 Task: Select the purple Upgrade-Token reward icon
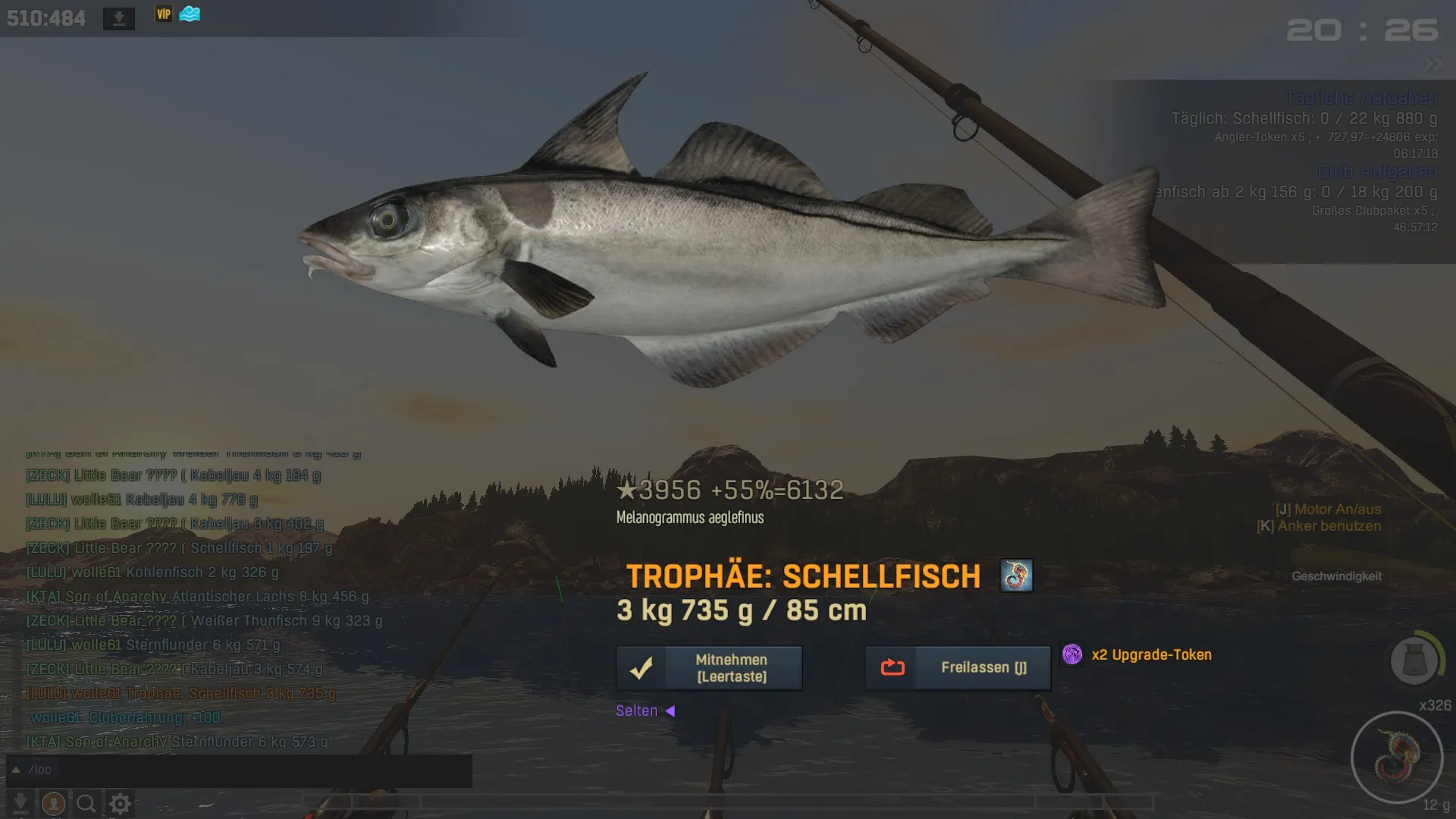click(x=1072, y=654)
